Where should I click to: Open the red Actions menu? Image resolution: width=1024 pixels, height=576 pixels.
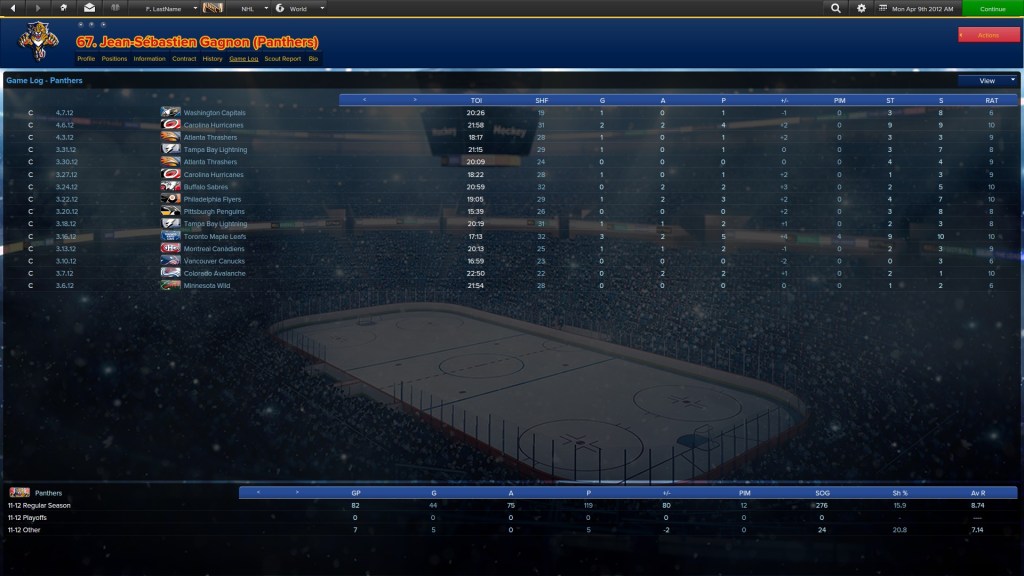click(x=988, y=35)
